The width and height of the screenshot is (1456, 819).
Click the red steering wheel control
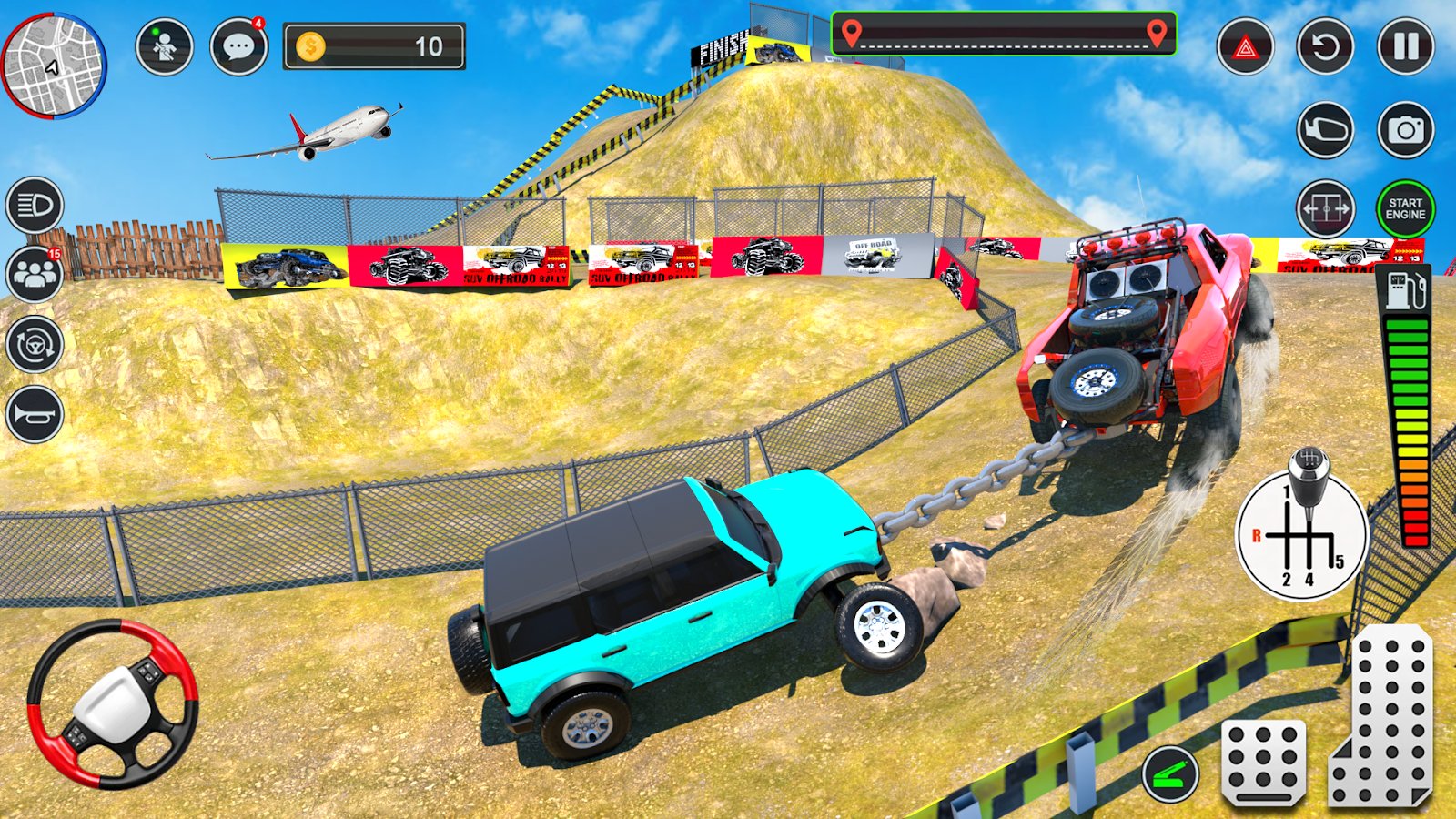tap(112, 703)
